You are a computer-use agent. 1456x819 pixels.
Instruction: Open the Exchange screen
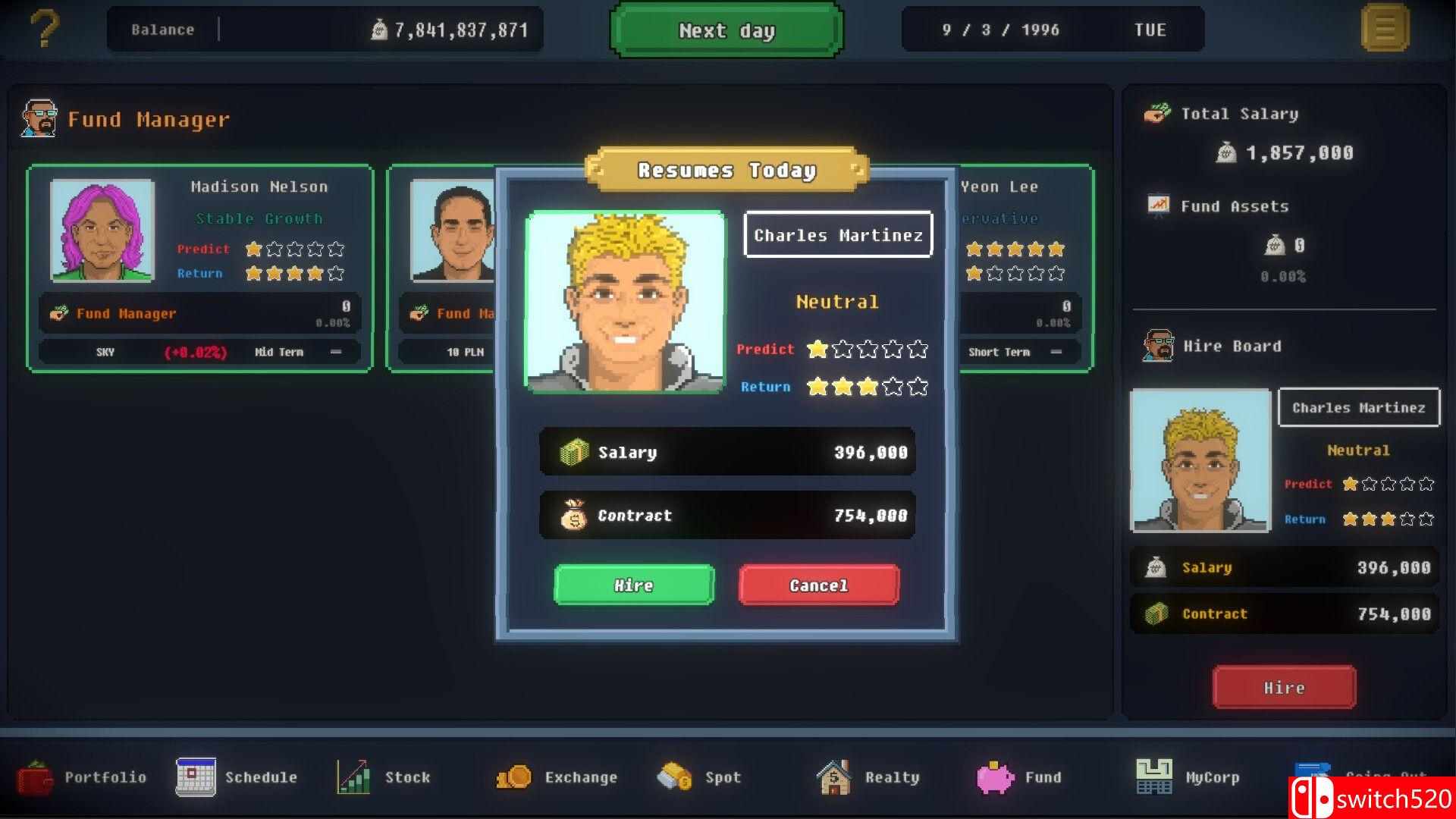556,777
